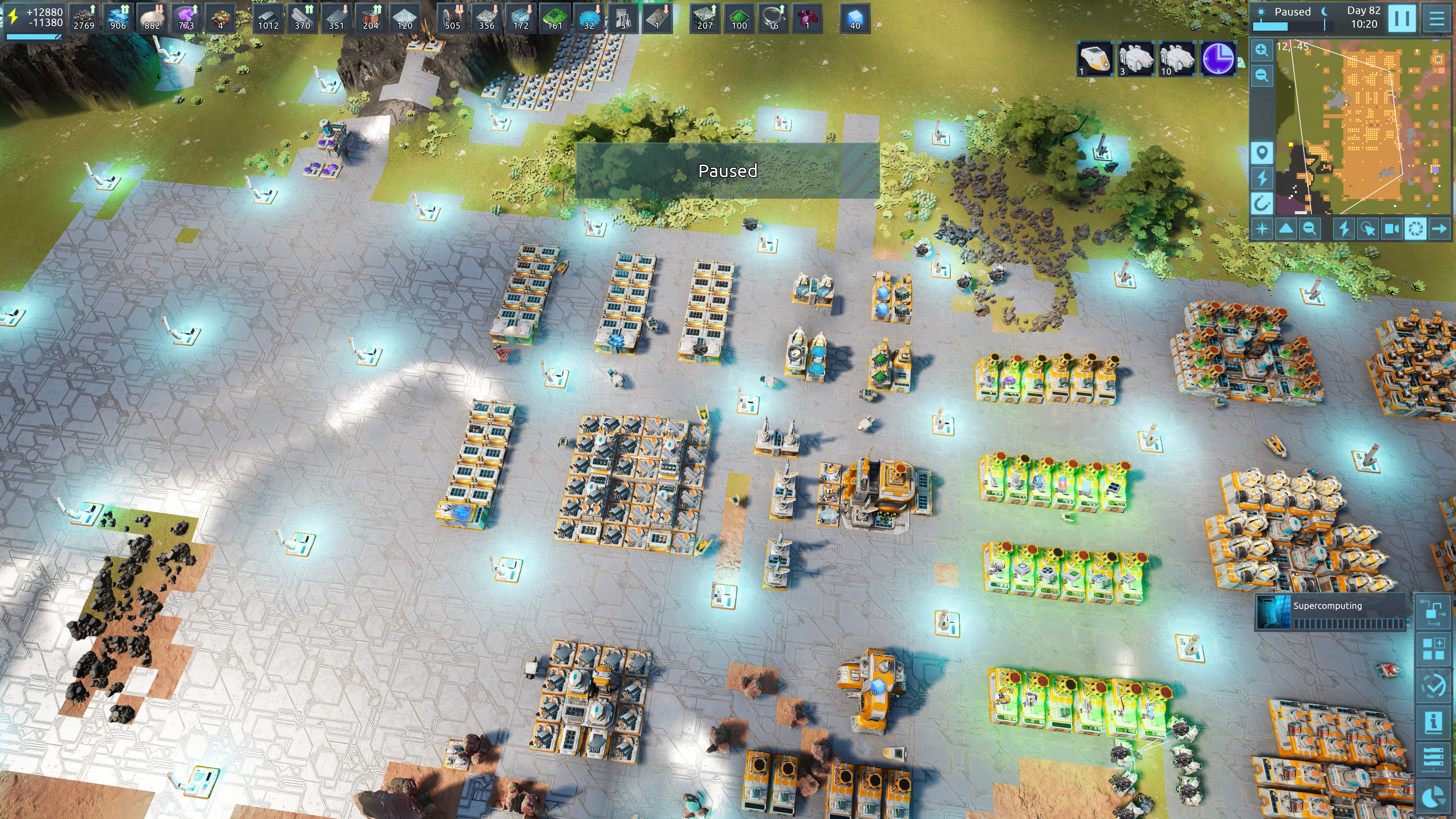This screenshot has width=1456, height=819.
Task: Toggle the magnet button beside minimap
Action: point(1261,203)
